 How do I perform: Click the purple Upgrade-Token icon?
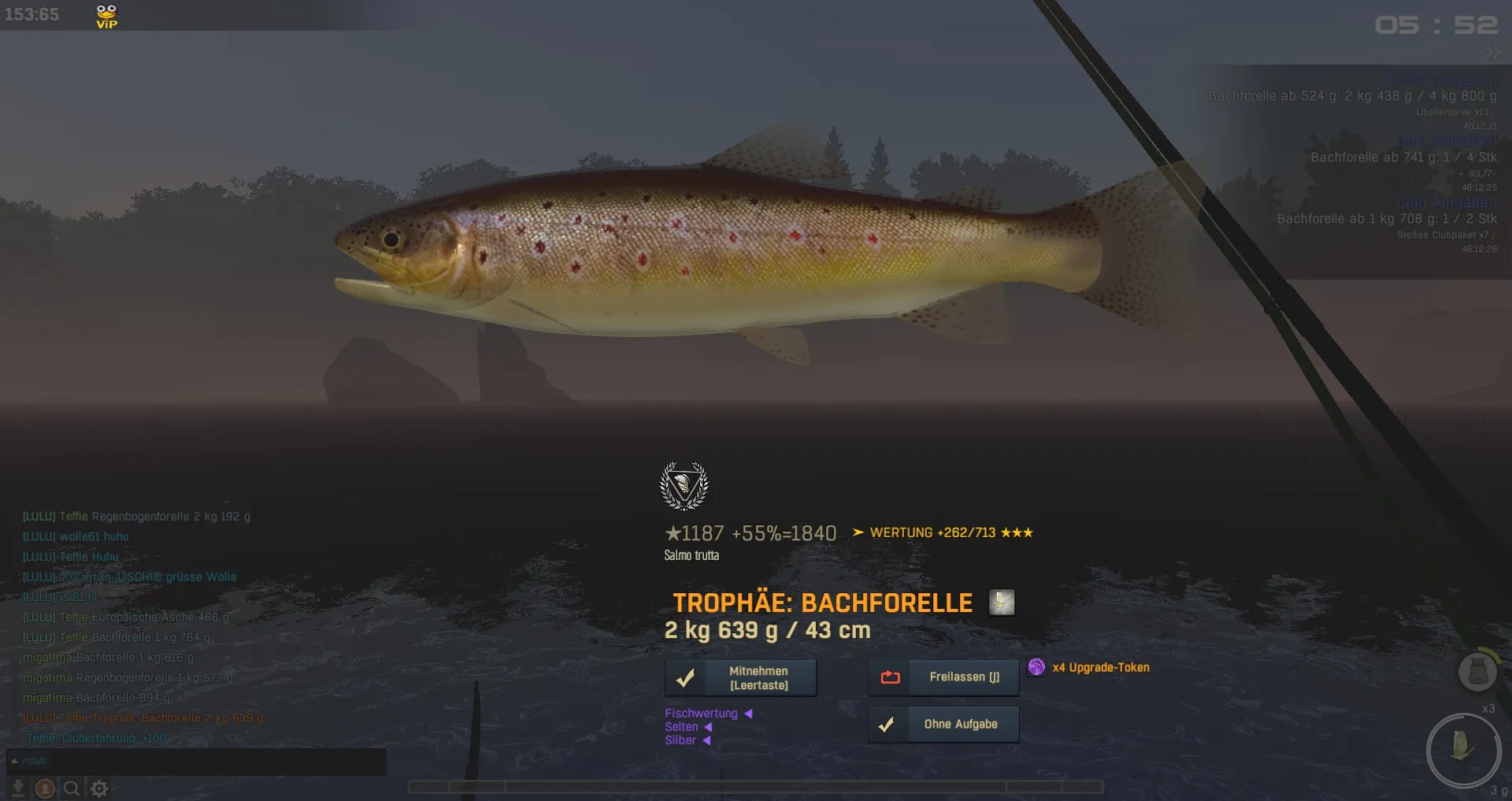(1036, 667)
